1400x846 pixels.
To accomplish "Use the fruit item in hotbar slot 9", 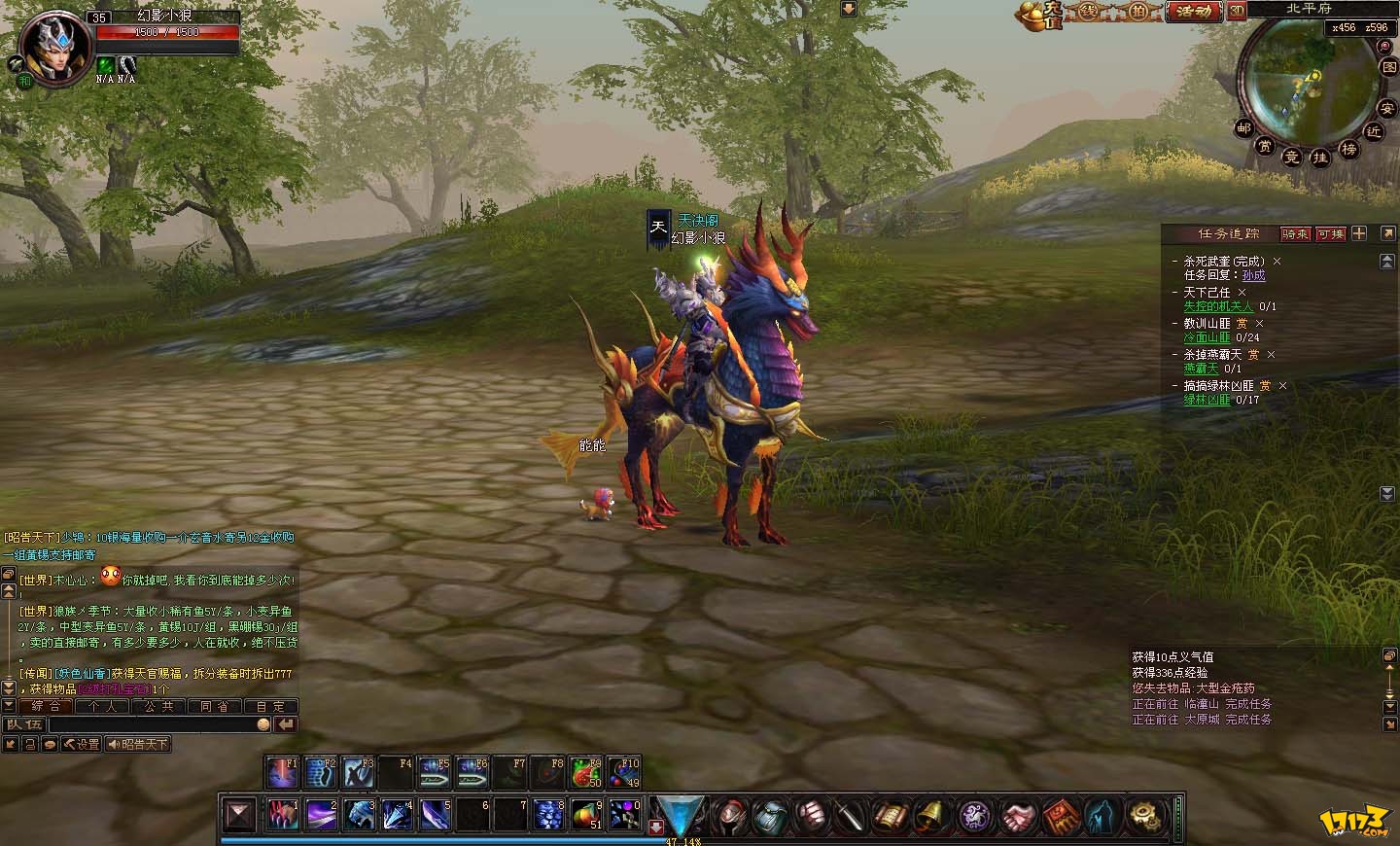I will (585, 814).
